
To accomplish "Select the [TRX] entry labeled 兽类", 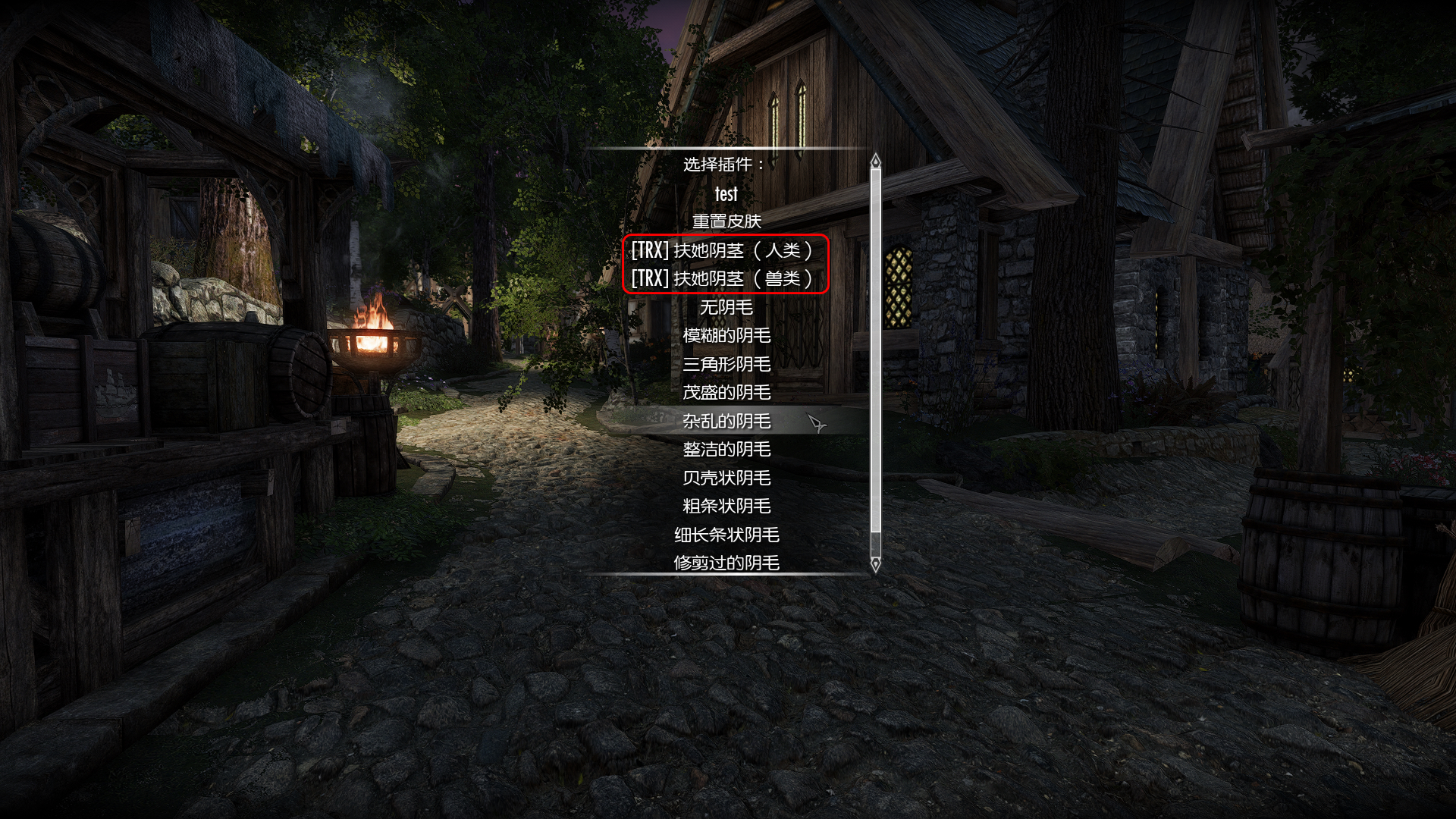I will pyautogui.click(x=723, y=279).
